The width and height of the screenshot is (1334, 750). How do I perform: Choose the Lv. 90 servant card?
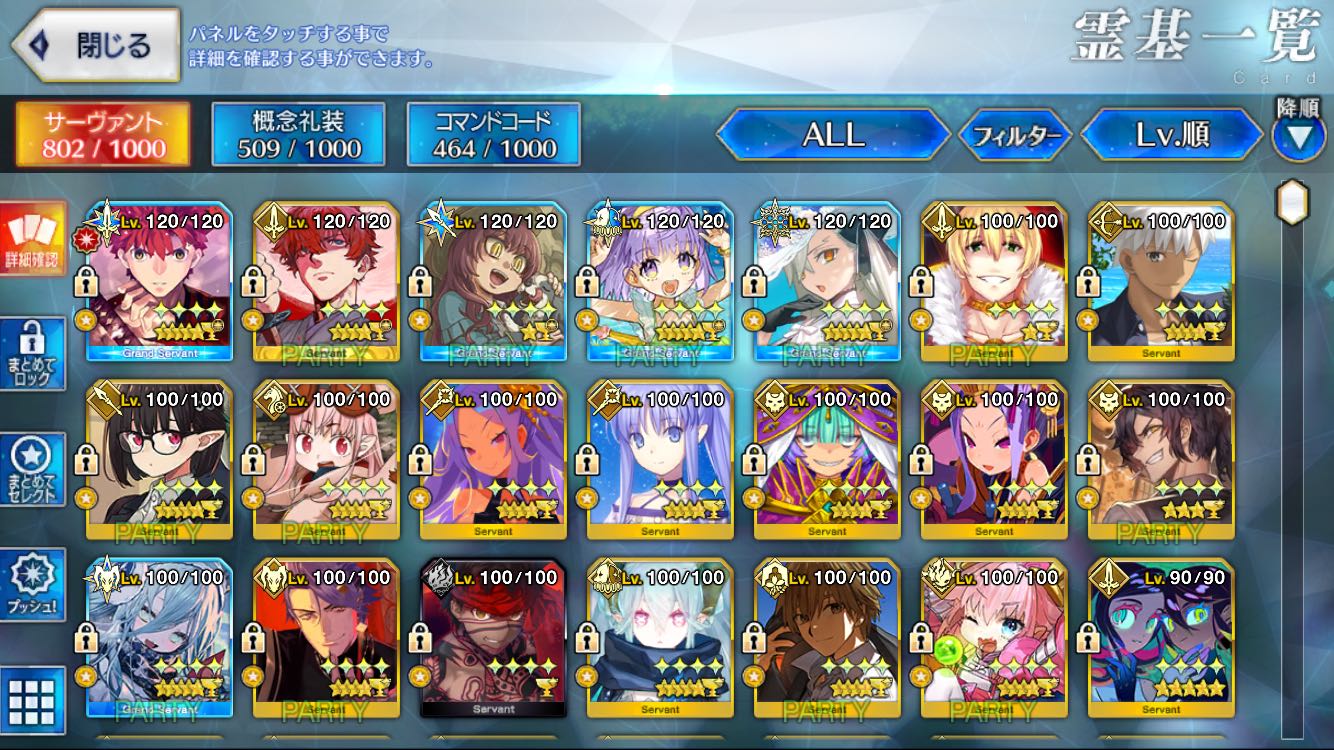pyautogui.click(x=1161, y=638)
